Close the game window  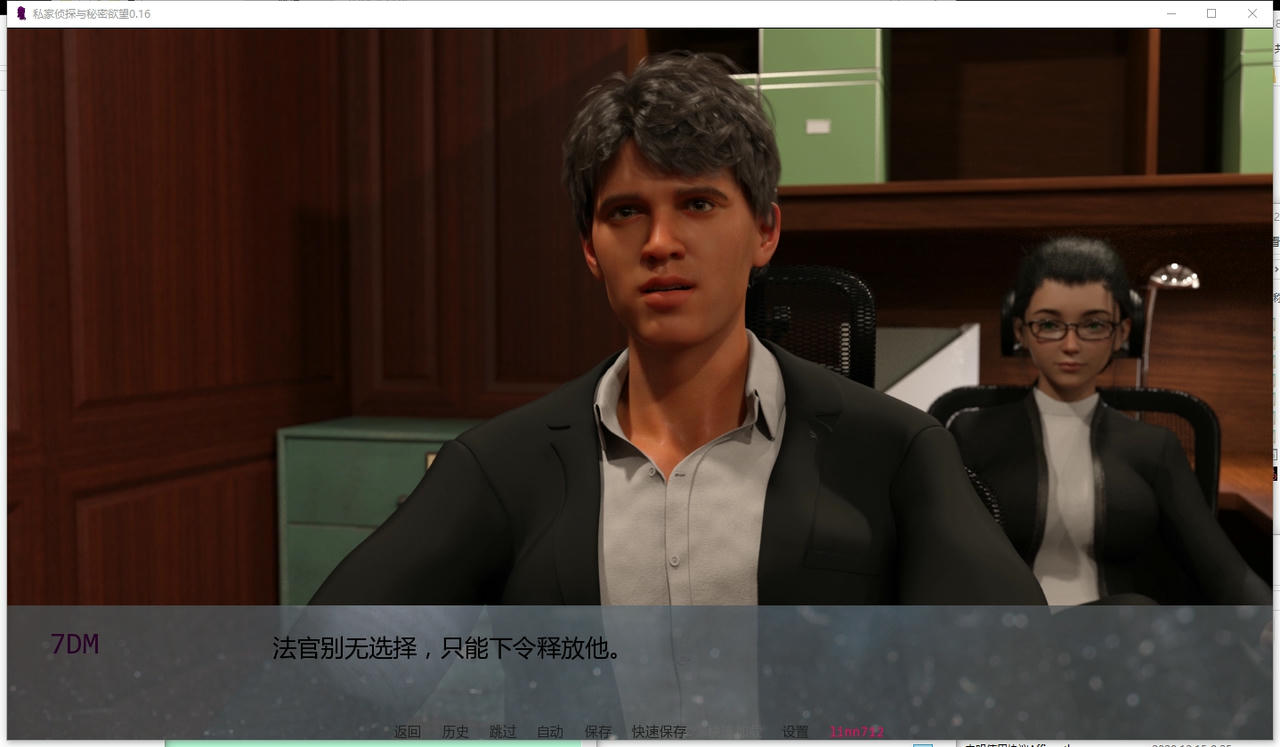pyautogui.click(x=1252, y=14)
